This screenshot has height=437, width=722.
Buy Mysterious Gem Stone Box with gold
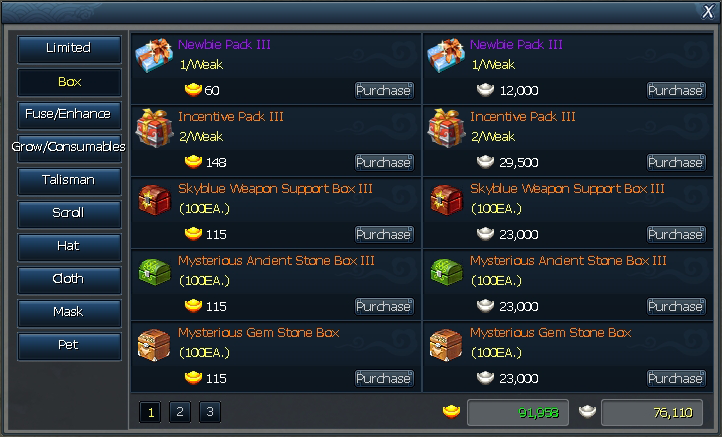click(384, 378)
